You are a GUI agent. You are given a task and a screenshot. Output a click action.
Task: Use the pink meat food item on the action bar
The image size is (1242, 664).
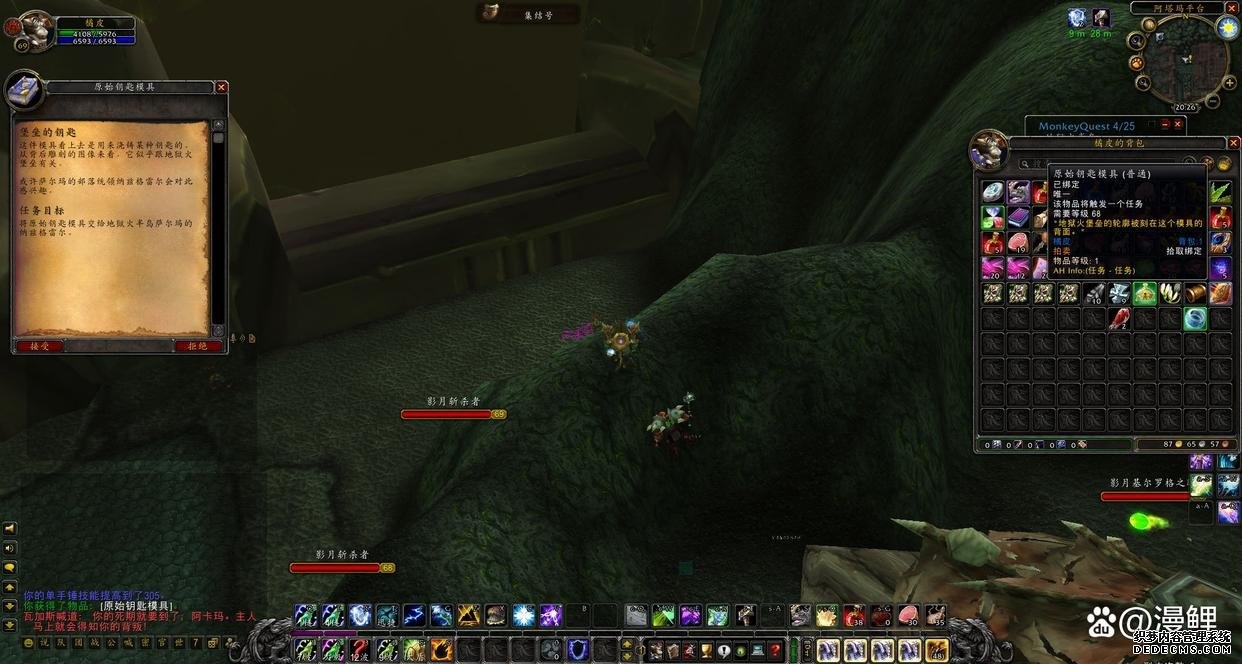click(908, 615)
